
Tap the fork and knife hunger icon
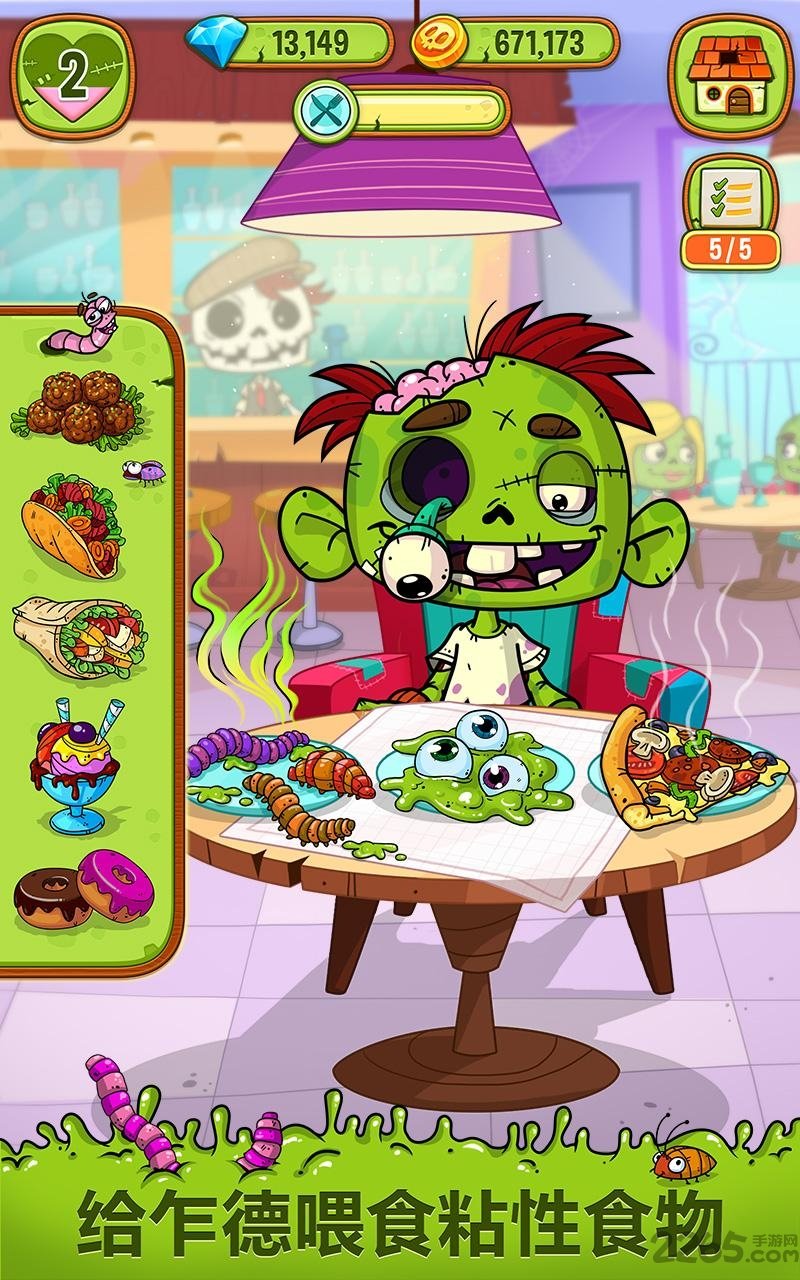(x=325, y=108)
